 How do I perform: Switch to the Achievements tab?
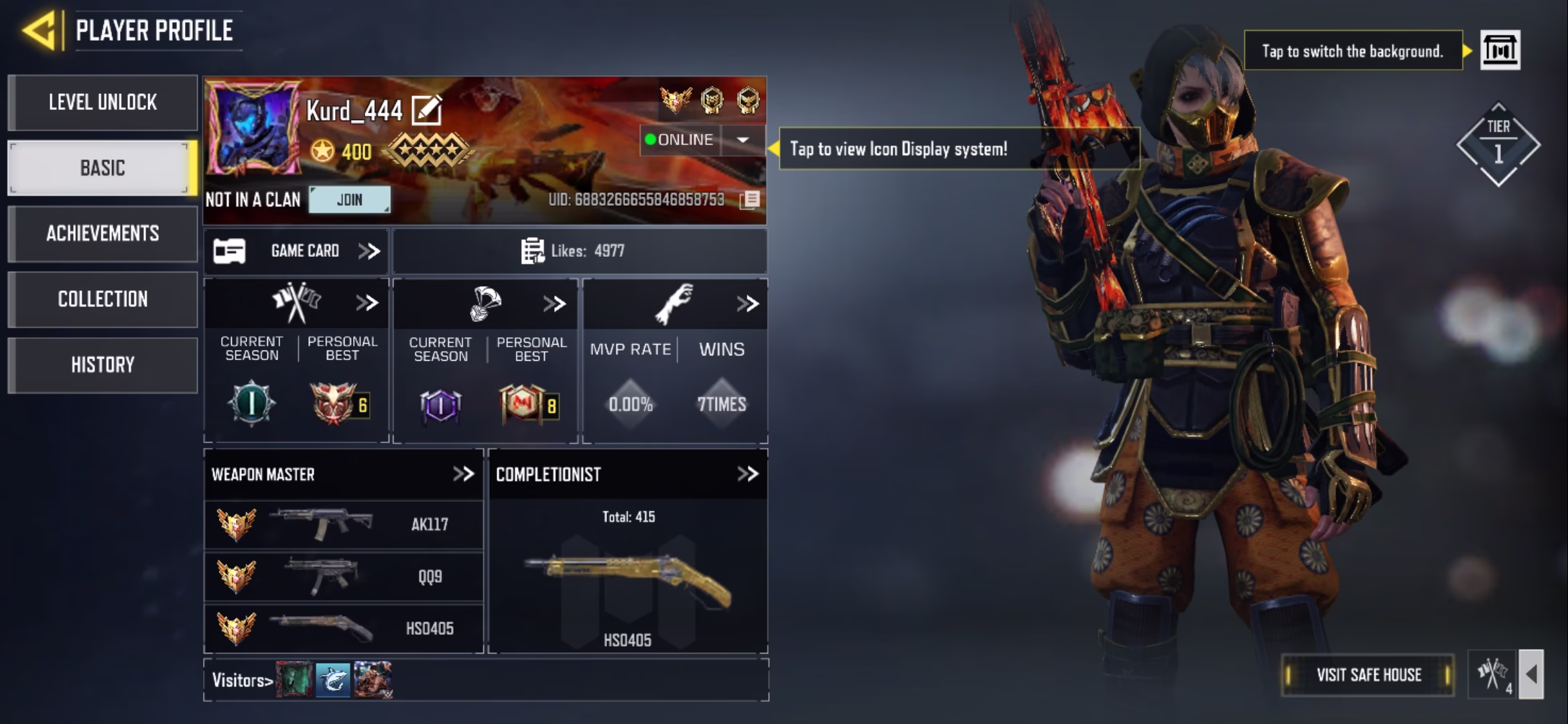tap(103, 233)
